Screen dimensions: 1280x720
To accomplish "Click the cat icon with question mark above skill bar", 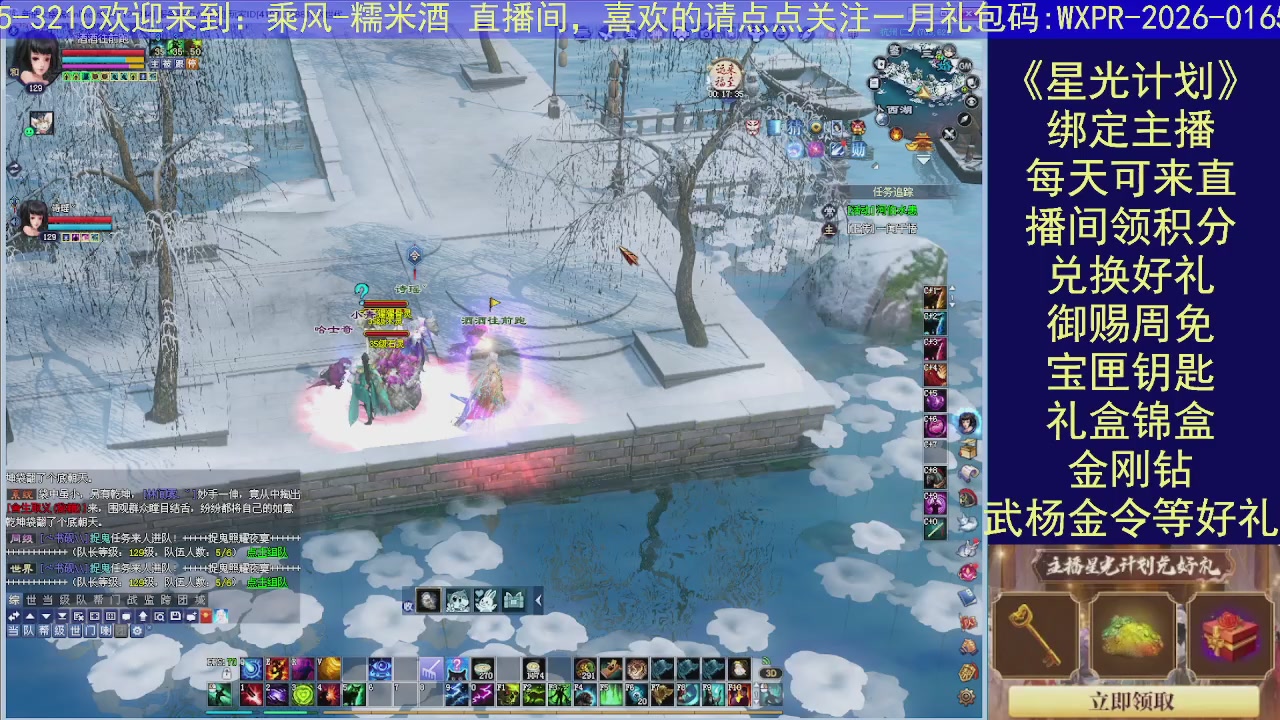I will 456,669.
